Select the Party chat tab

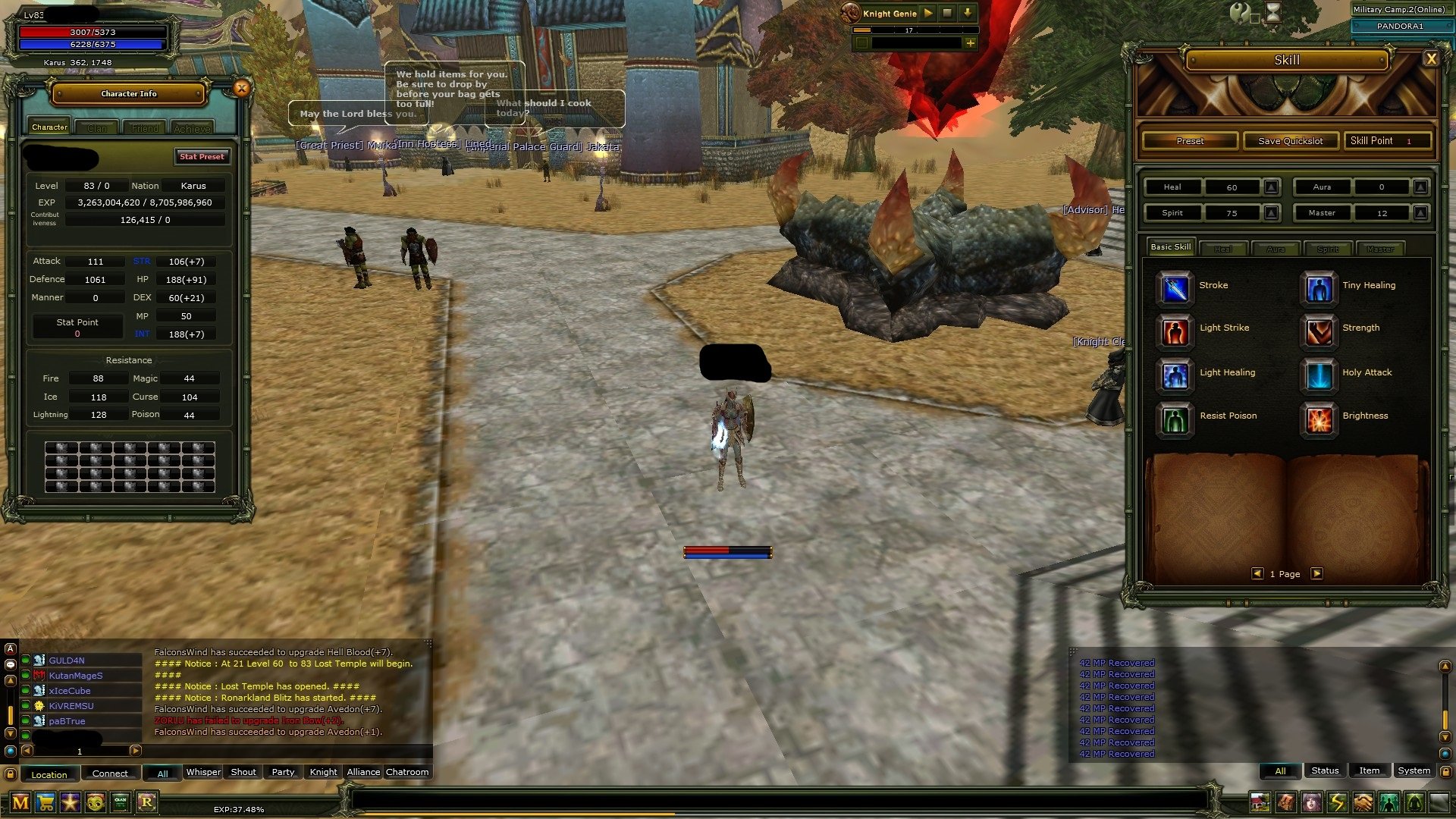[281, 772]
